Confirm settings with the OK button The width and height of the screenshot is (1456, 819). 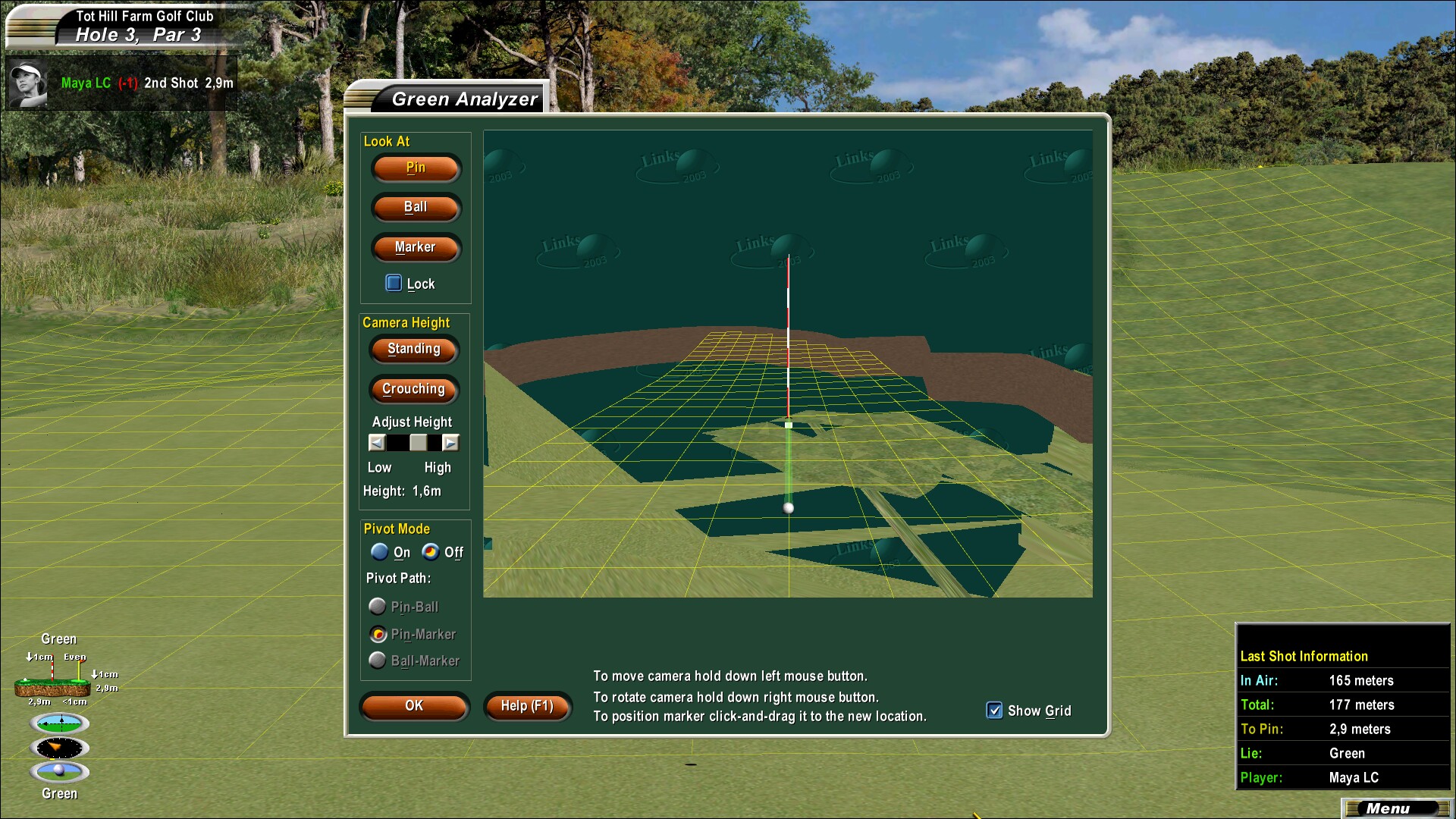[414, 706]
